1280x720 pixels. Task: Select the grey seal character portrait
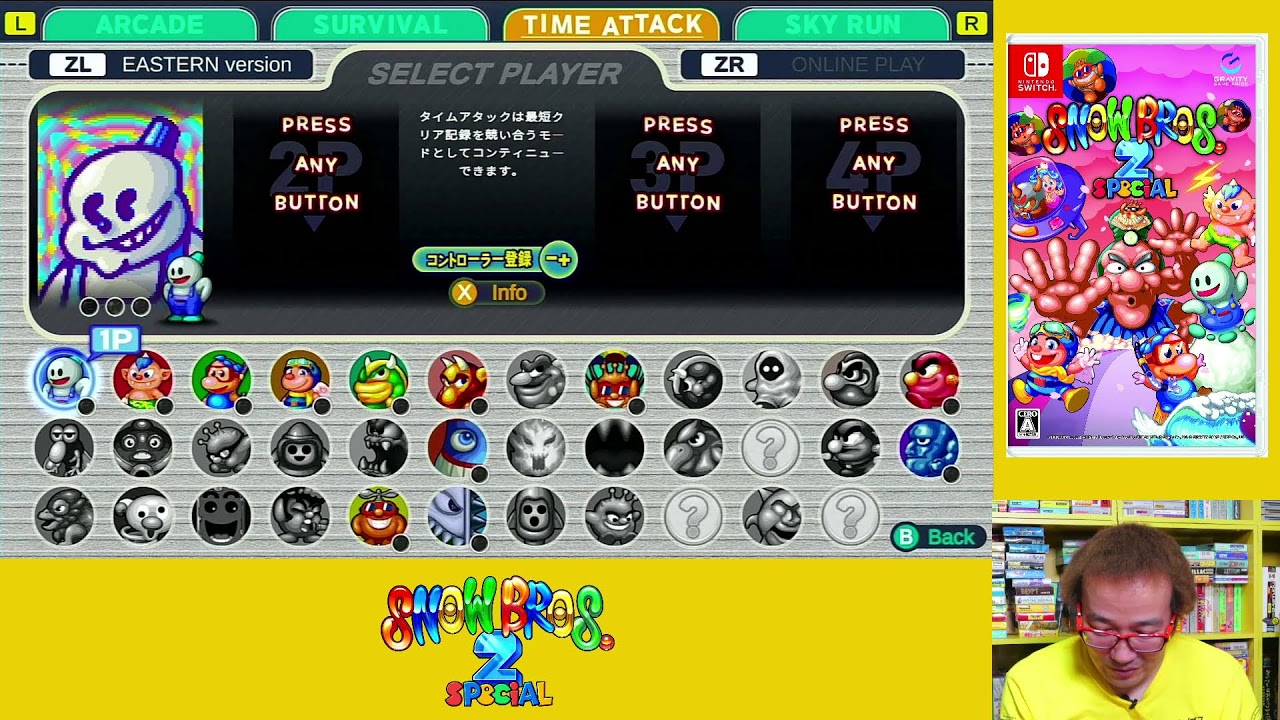(x=143, y=514)
